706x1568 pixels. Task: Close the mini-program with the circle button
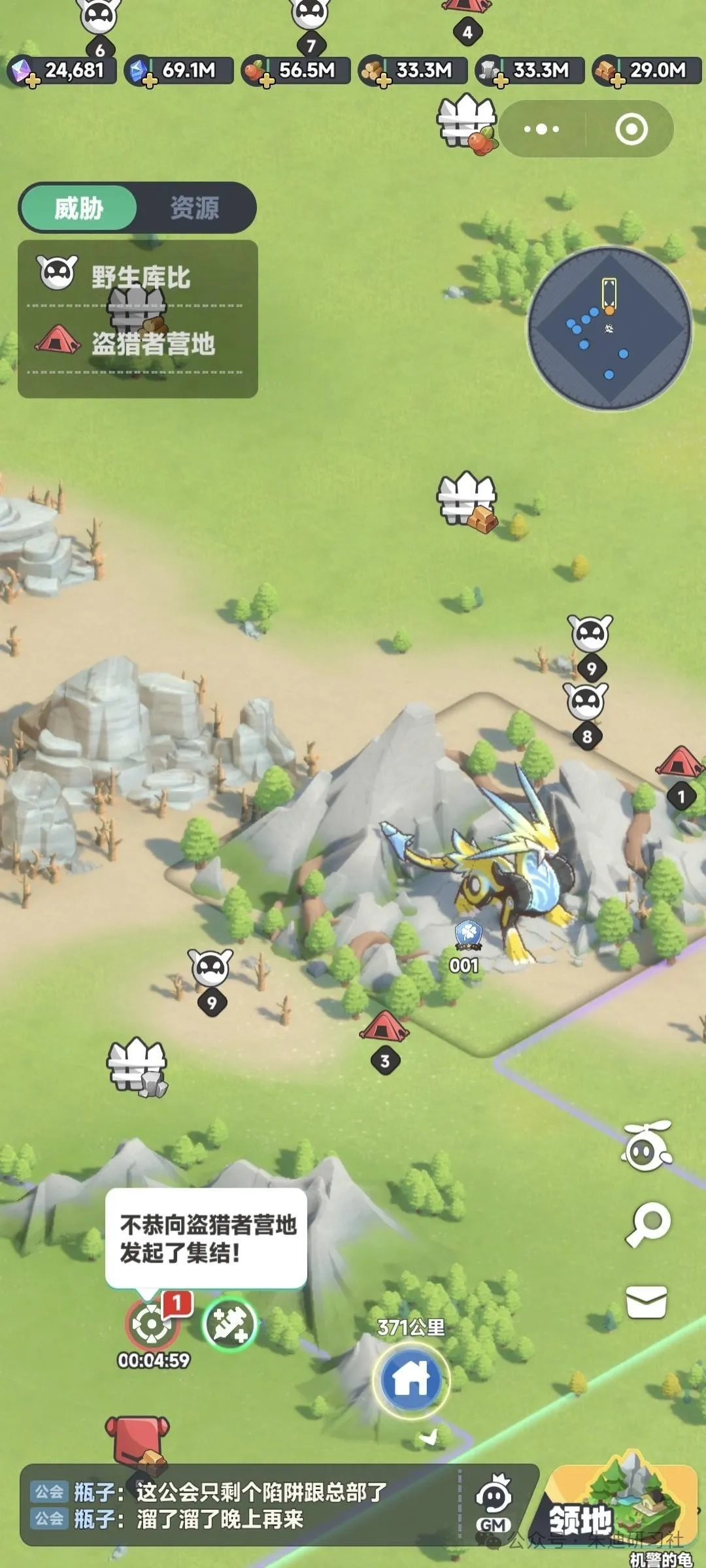[x=631, y=129]
